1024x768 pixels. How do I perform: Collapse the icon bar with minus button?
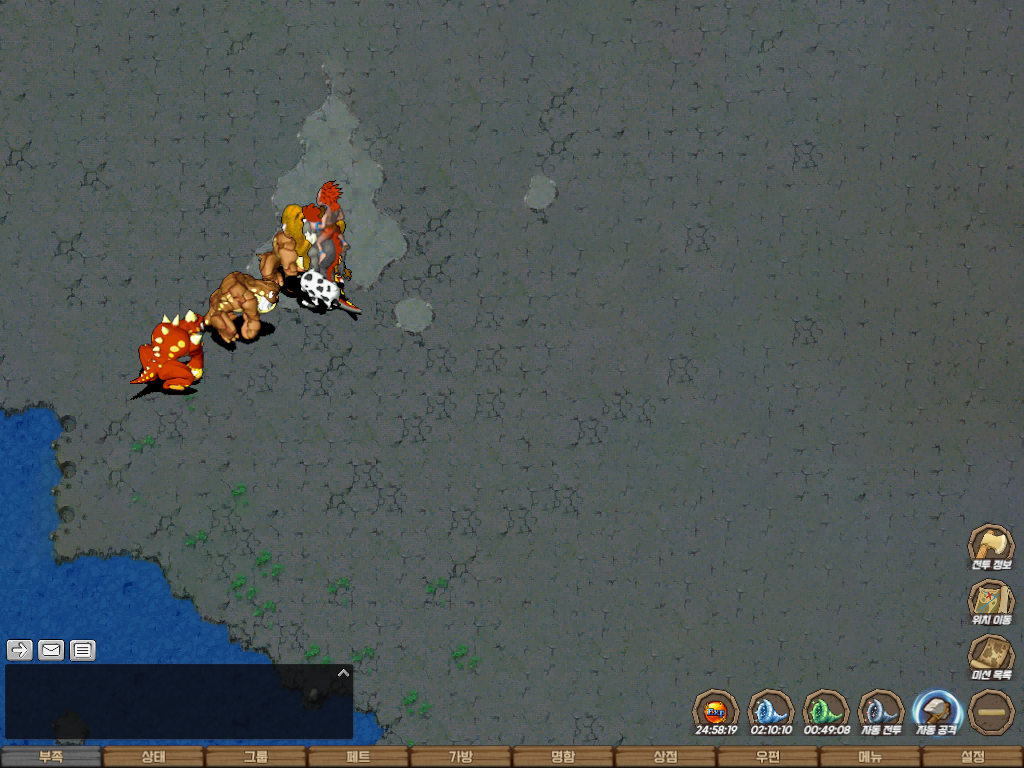(x=991, y=711)
